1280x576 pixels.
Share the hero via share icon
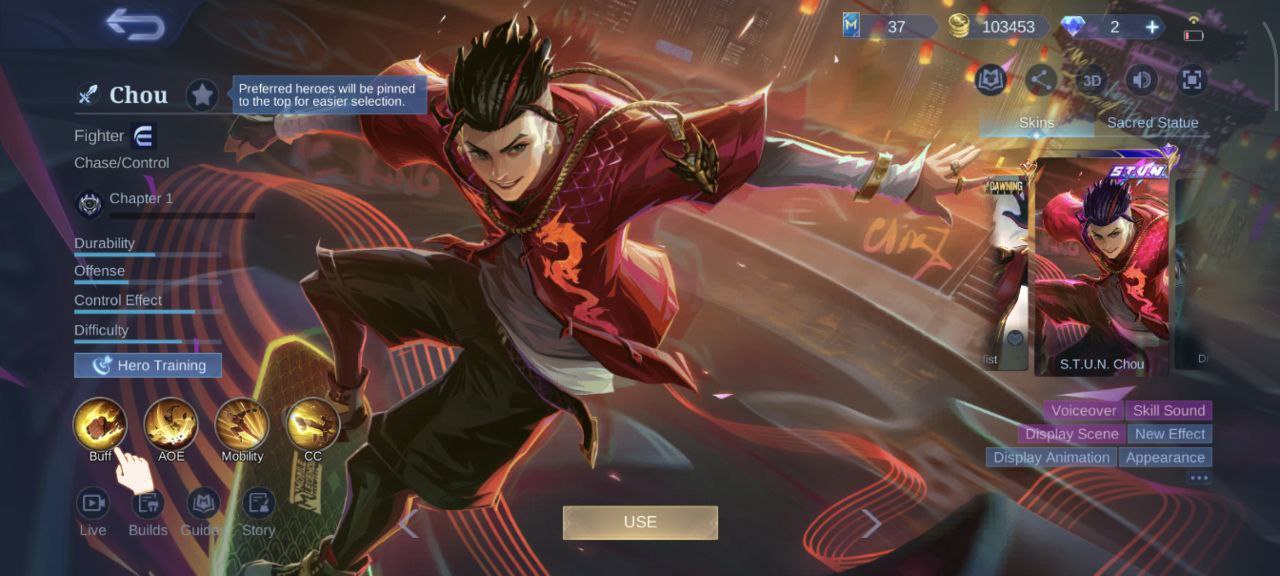[x=1041, y=80]
